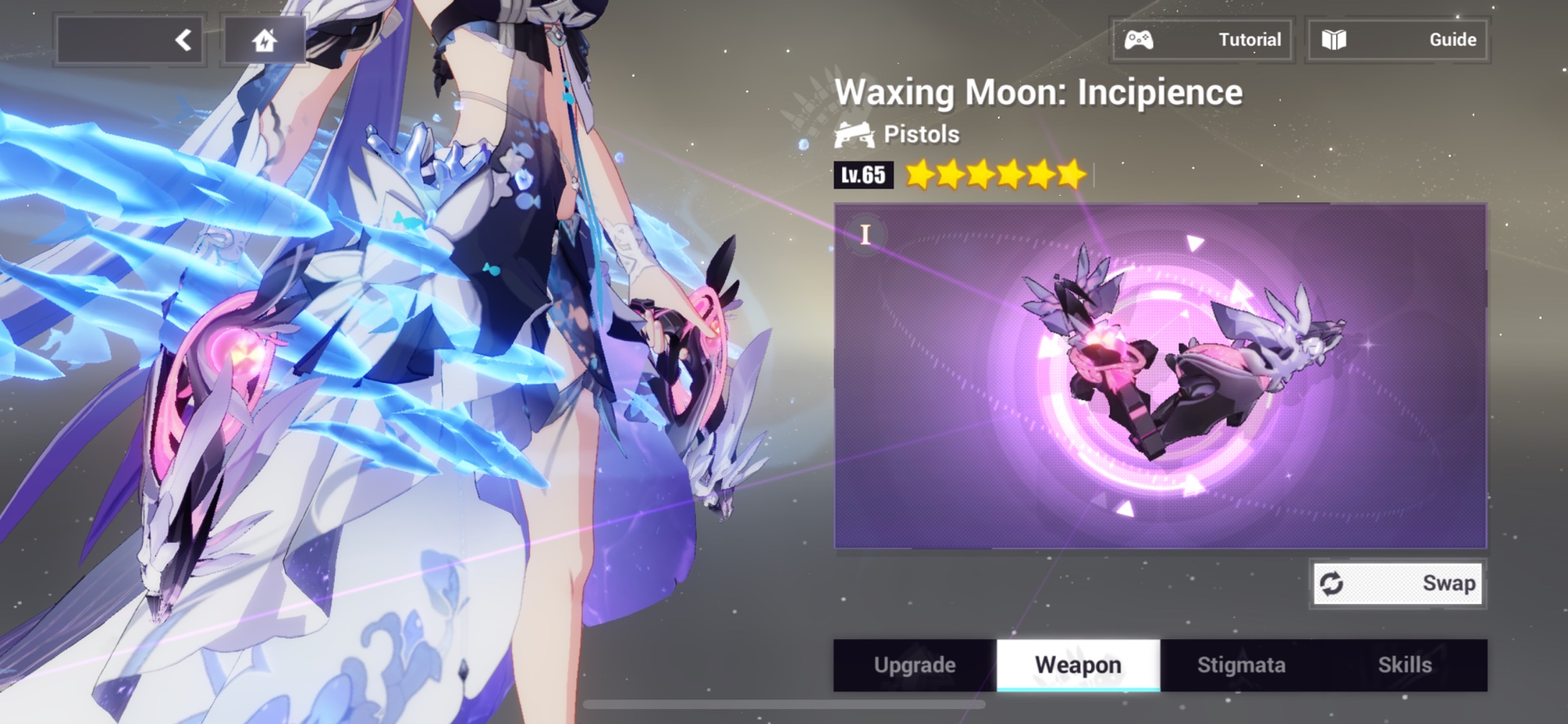Click the rightmost star of the weapon rating

(1071, 174)
